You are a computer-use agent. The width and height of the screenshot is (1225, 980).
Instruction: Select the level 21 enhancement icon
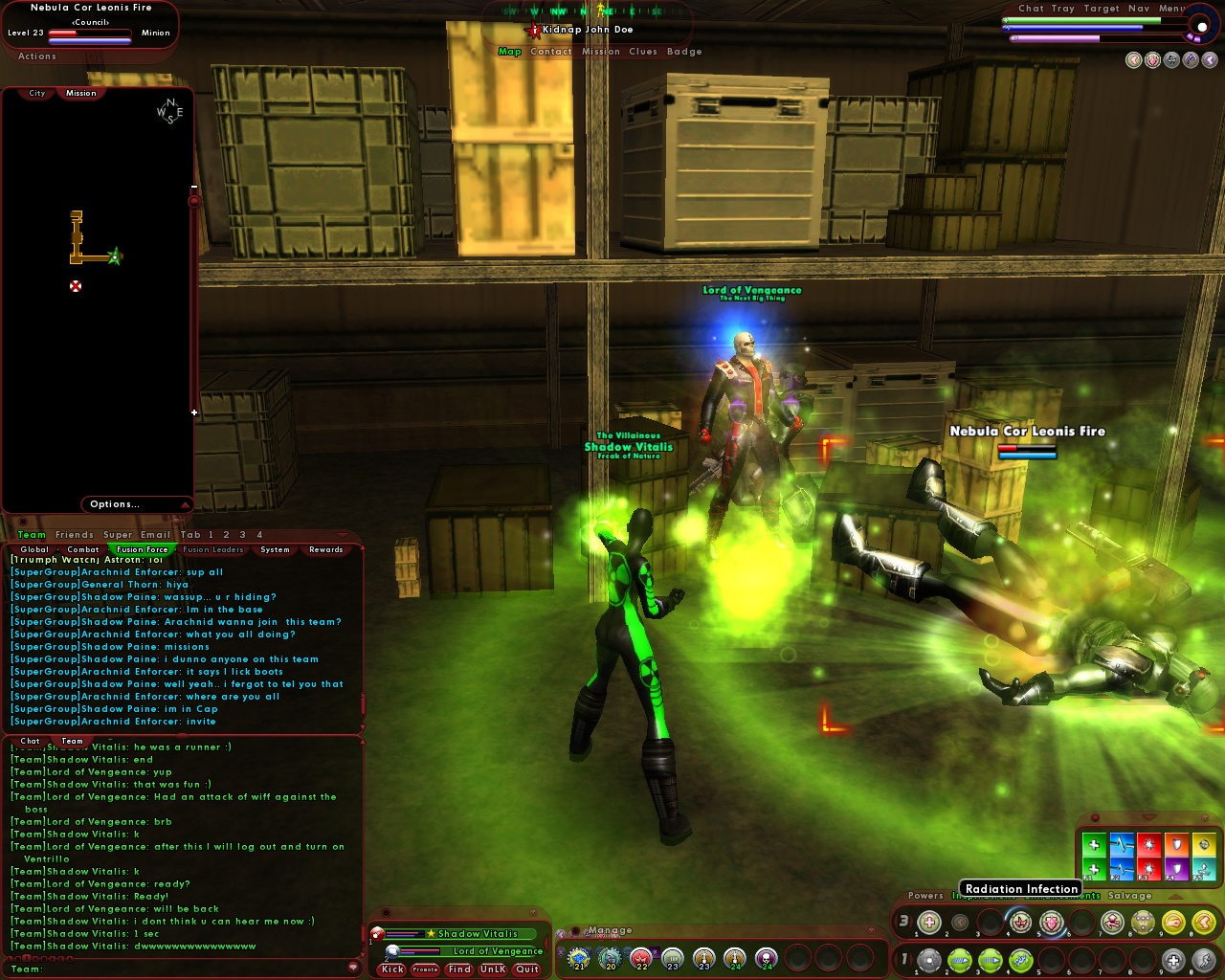[576, 957]
